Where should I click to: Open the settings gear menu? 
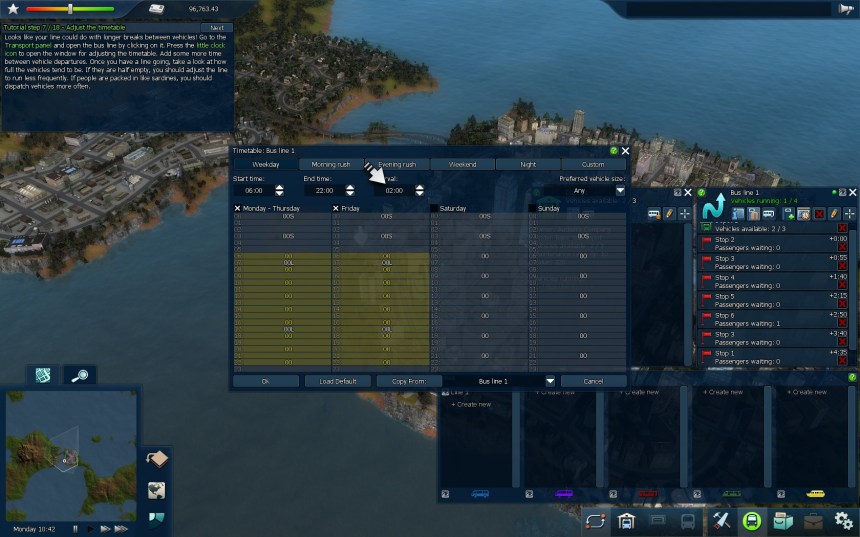[843, 520]
